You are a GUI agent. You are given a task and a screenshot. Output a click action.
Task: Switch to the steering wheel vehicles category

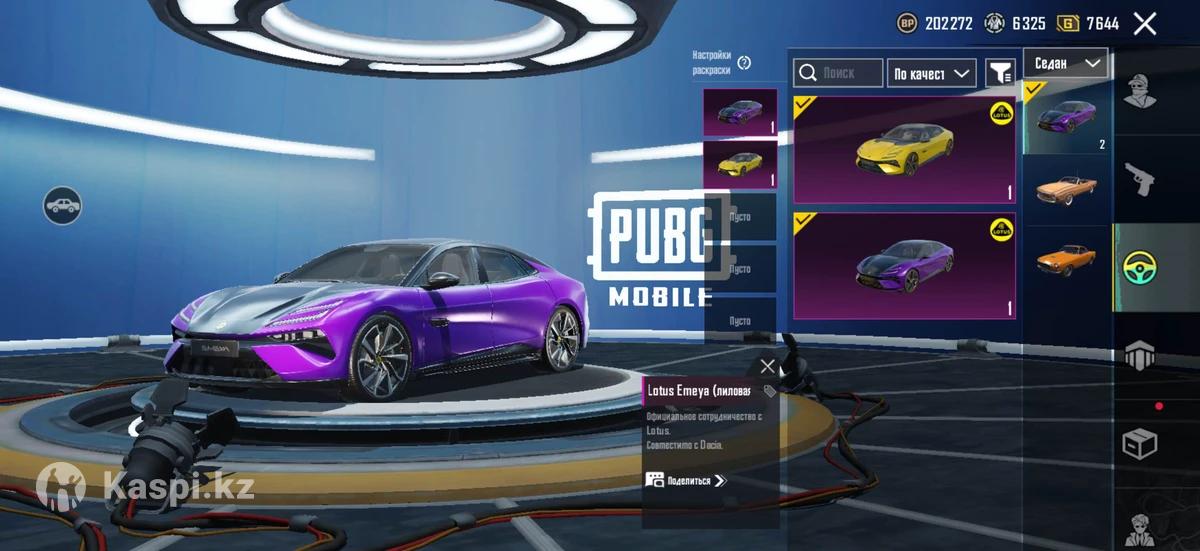[1139, 267]
